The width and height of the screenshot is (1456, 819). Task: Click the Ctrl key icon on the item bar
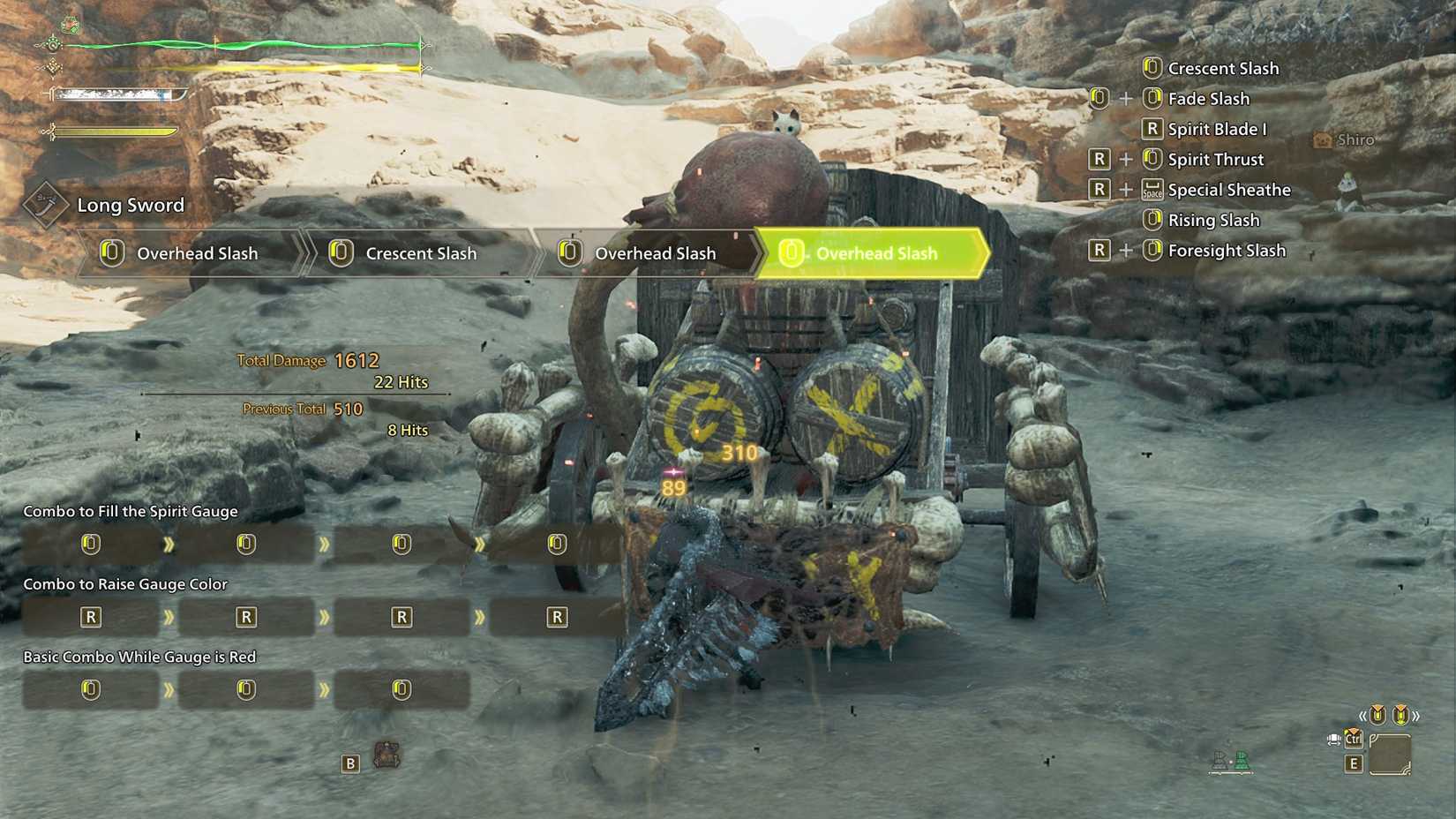1353,739
